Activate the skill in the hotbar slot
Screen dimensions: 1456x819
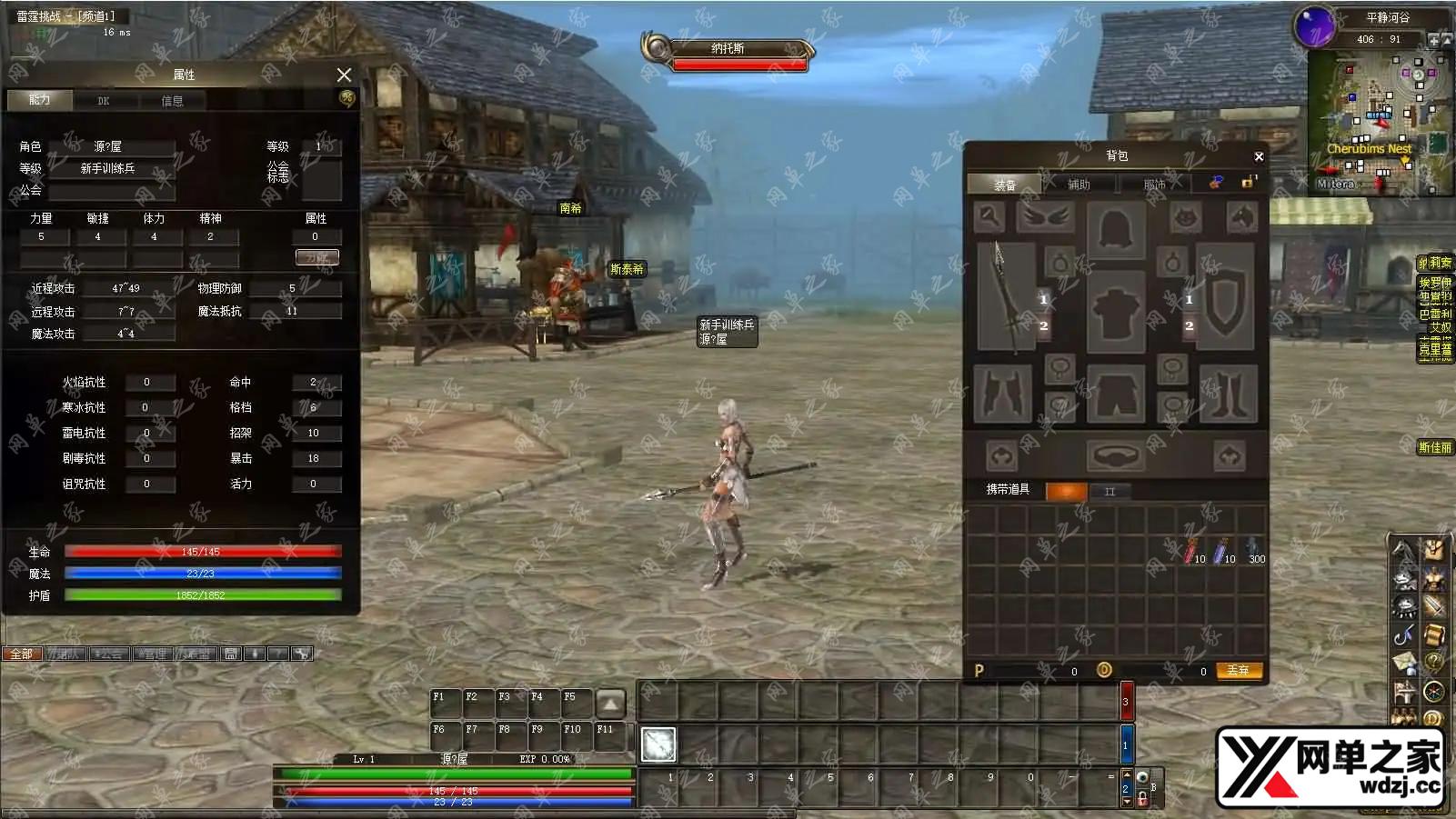(x=658, y=744)
